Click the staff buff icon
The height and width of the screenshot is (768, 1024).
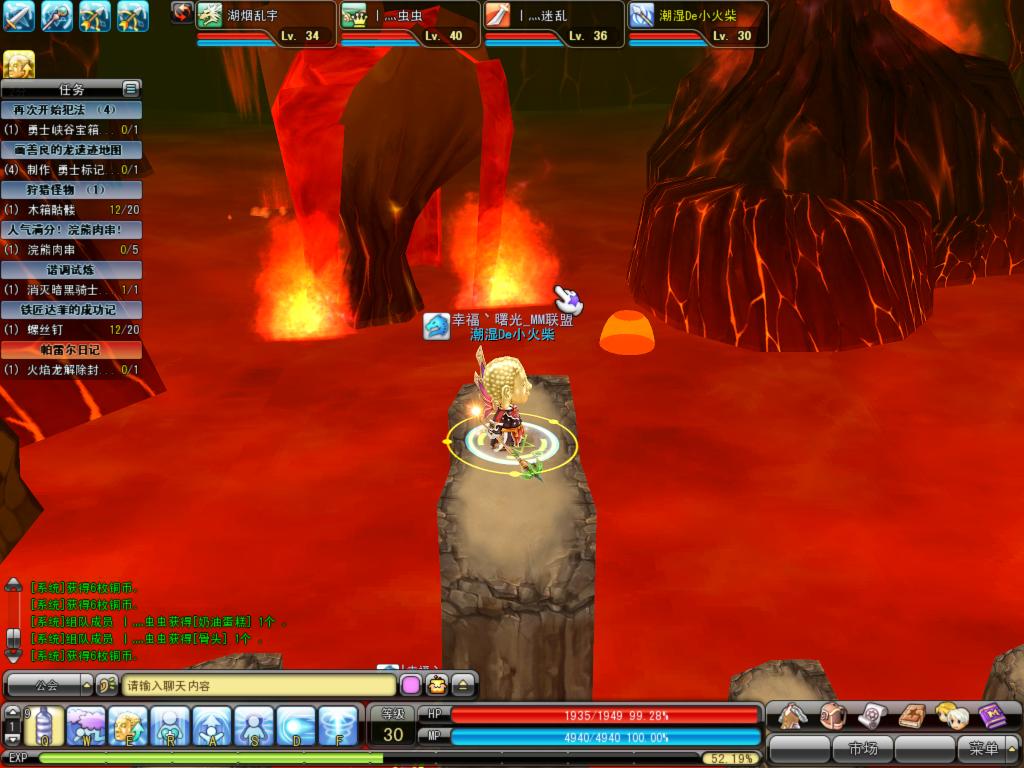pos(57,16)
